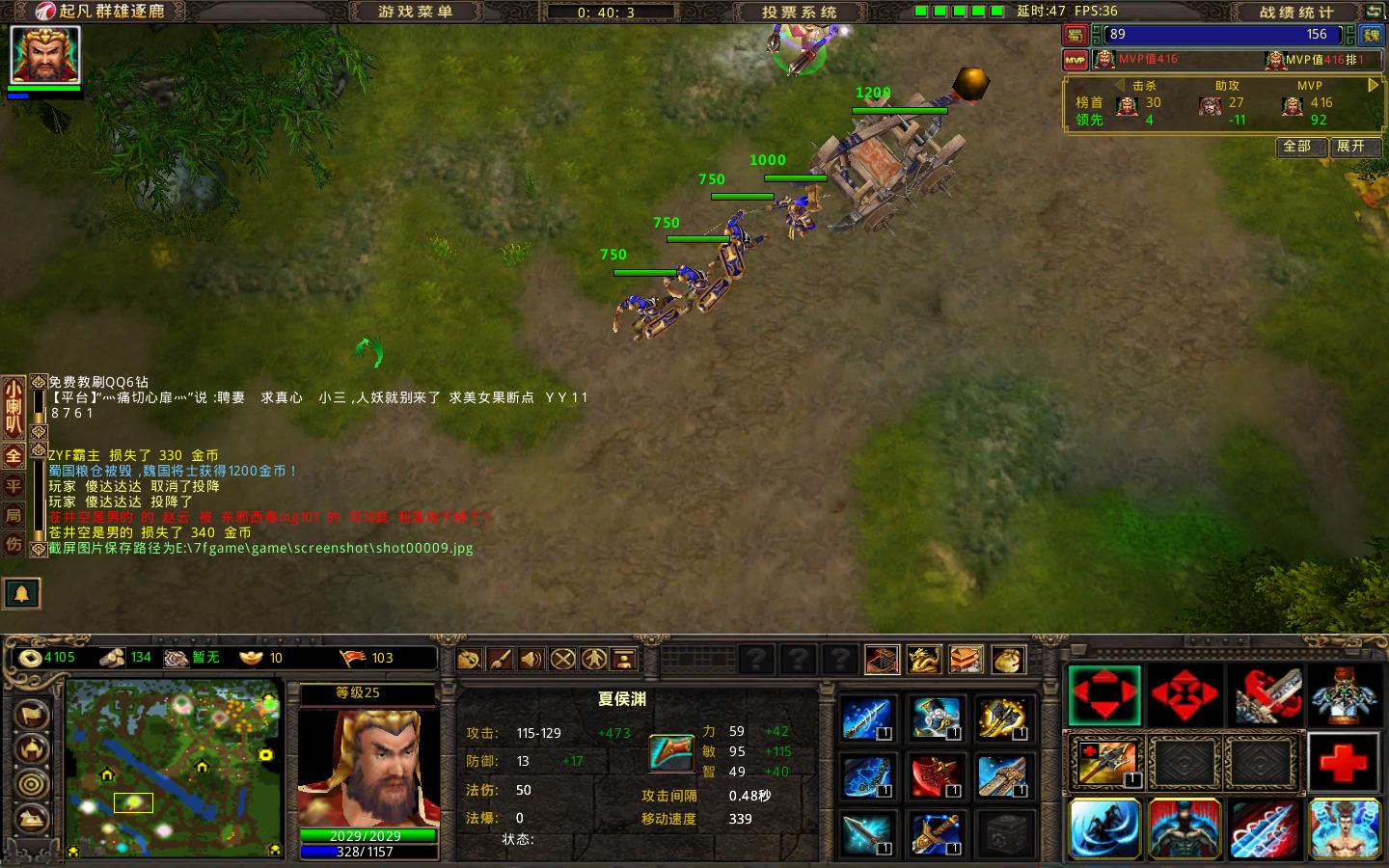Image resolution: width=1389 pixels, height=868 pixels.
Task: Activate the blue whirlwind skill icon
Action: [x=1105, y=827]
